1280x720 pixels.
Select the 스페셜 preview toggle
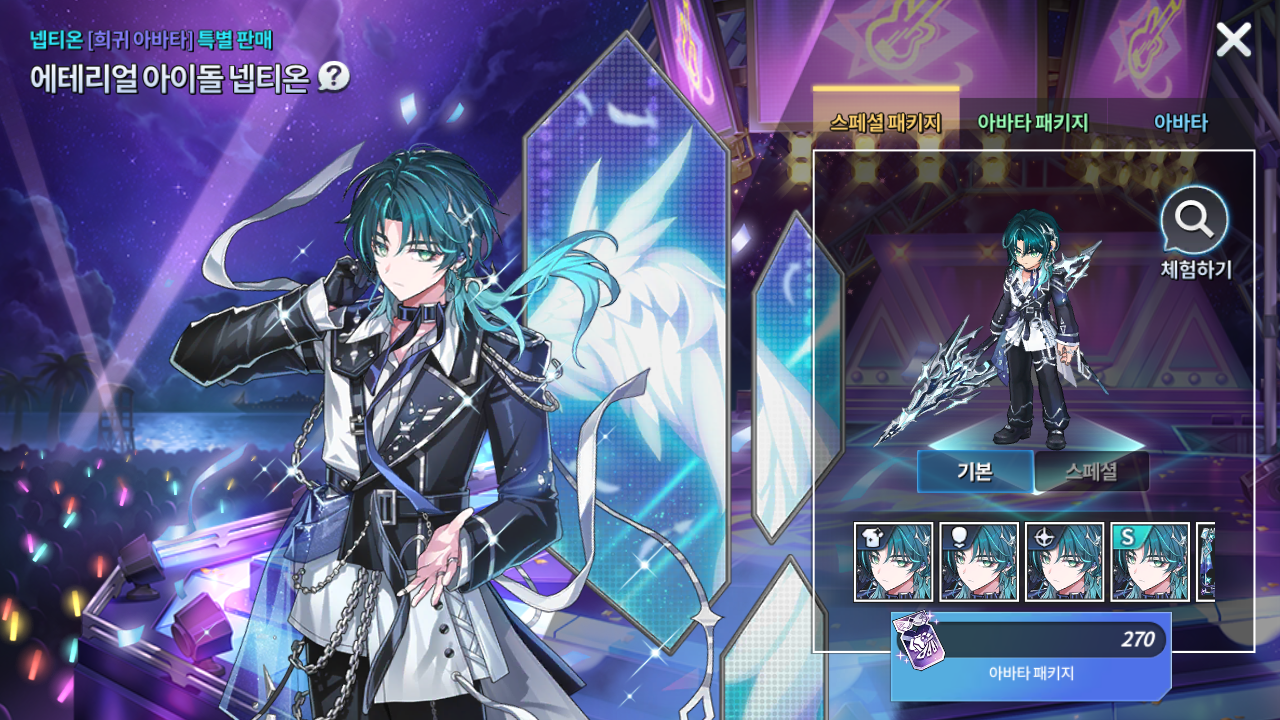pyautogui.click(x=1091, y=471)
